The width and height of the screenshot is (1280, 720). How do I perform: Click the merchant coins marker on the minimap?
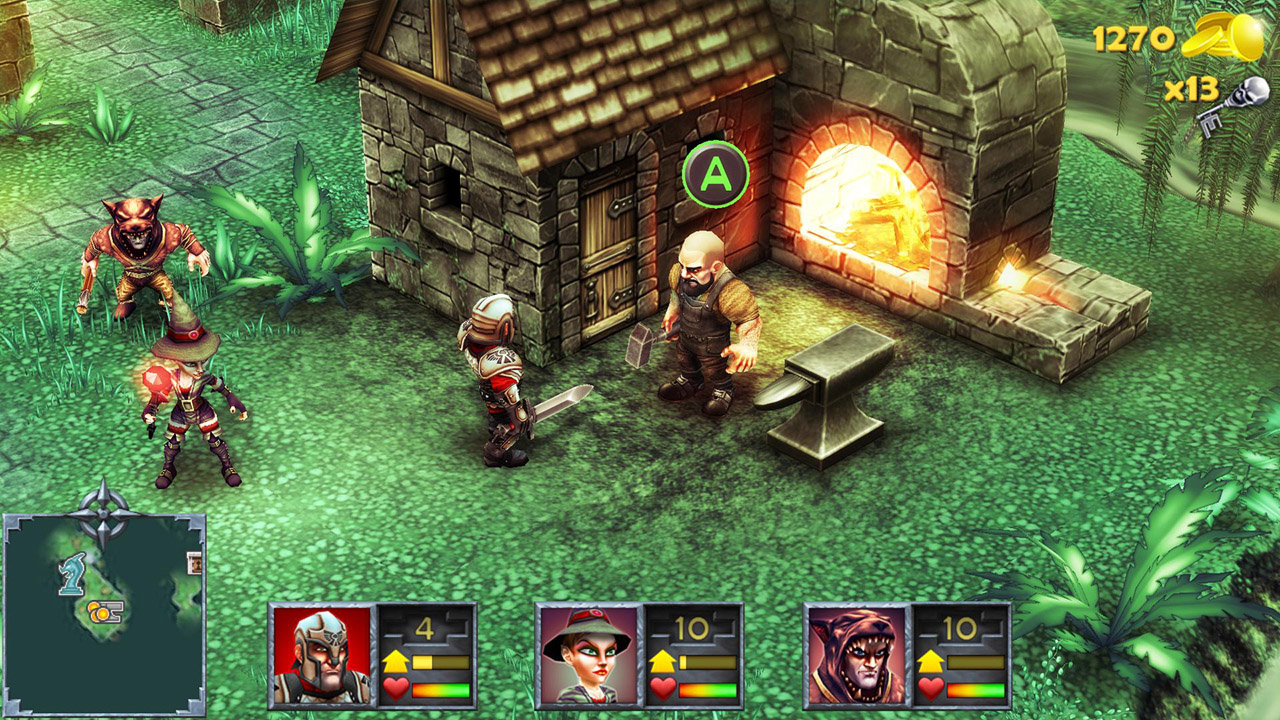[x=107, y=612]
